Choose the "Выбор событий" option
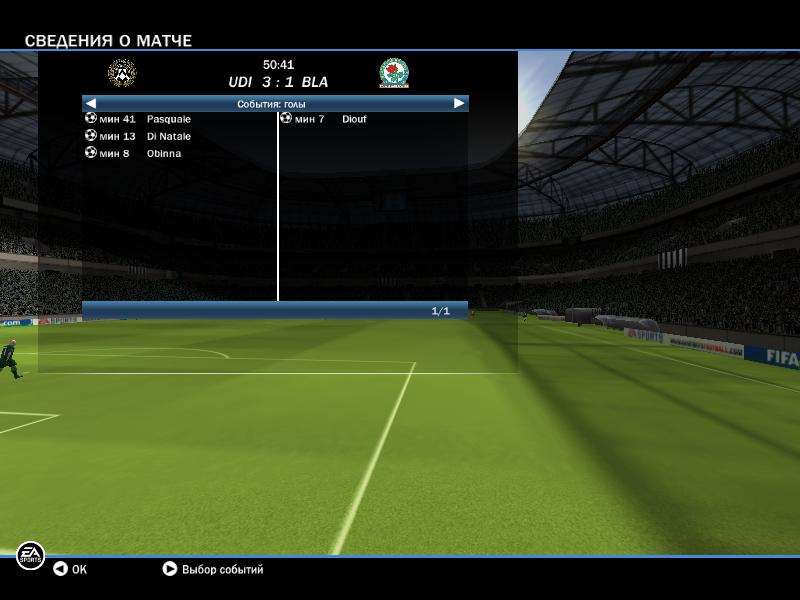The image size is (800, 600). (212, 570)
